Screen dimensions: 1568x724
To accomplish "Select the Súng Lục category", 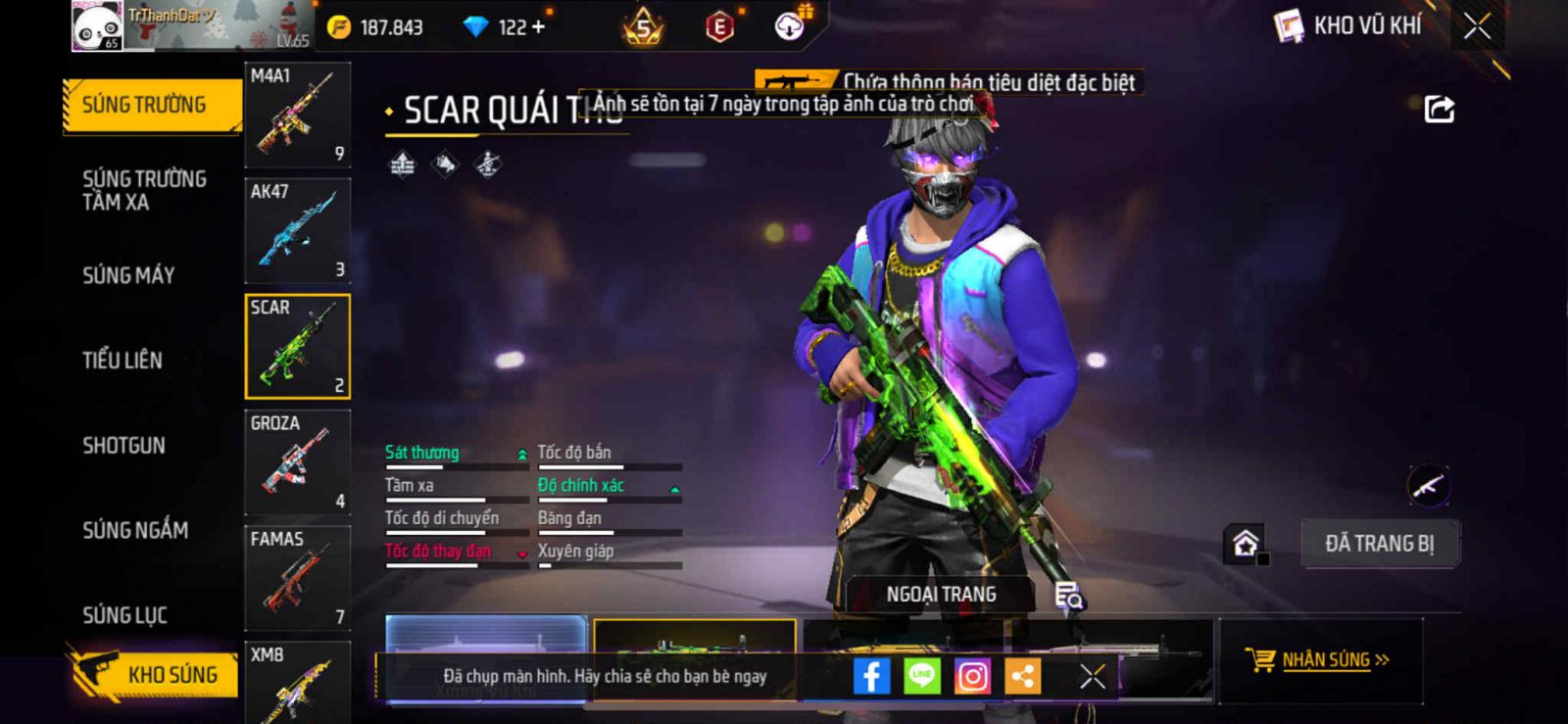I will 124,615.
